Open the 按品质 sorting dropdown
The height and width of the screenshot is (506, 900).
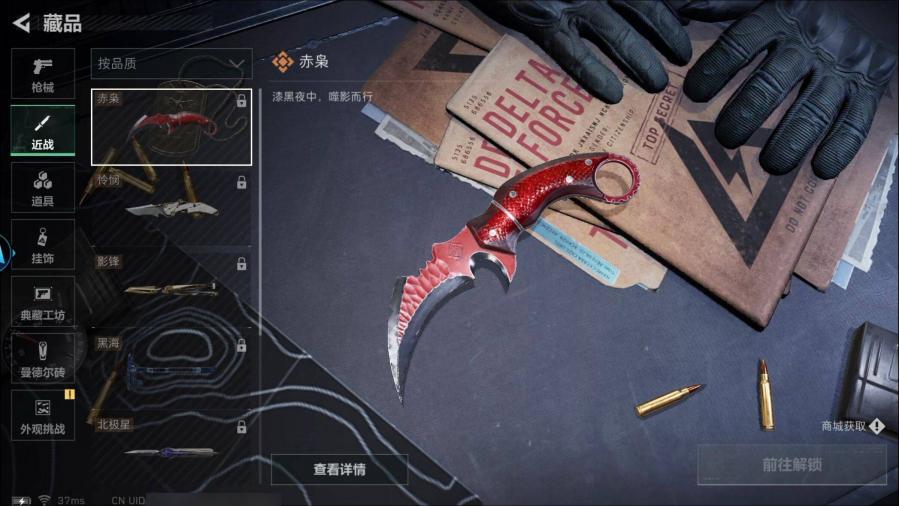click(171, 64)
